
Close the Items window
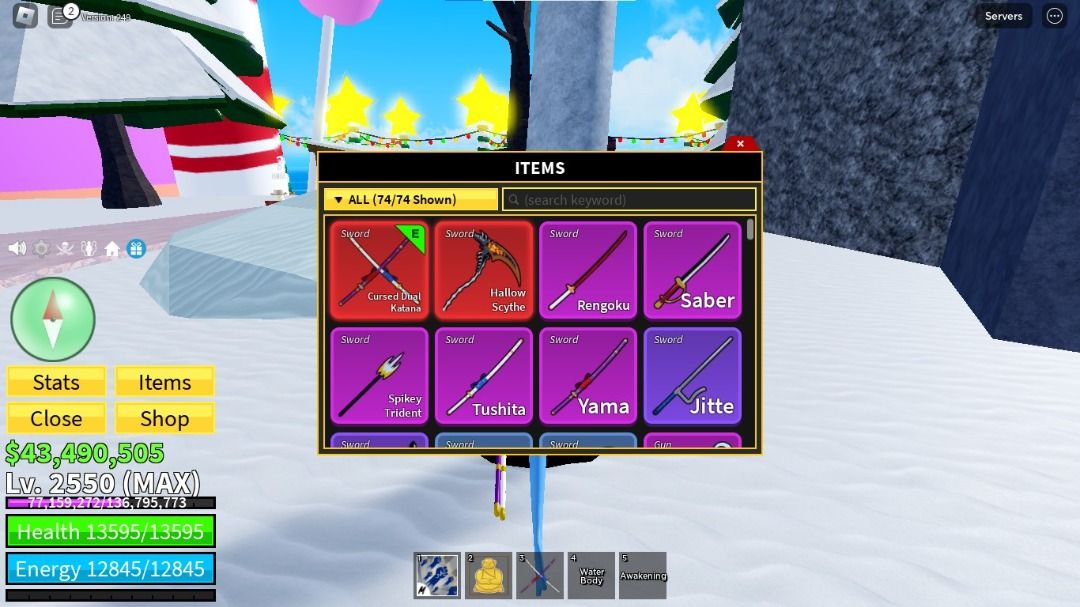coord(740,144)
